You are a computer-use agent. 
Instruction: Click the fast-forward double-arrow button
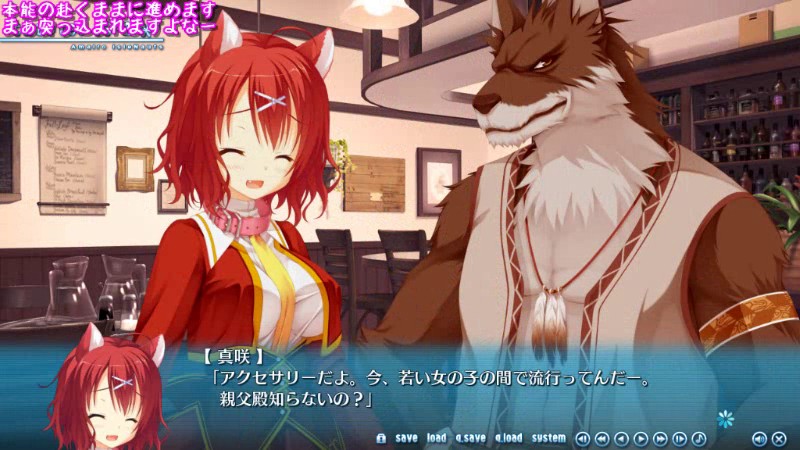point(660,438)
